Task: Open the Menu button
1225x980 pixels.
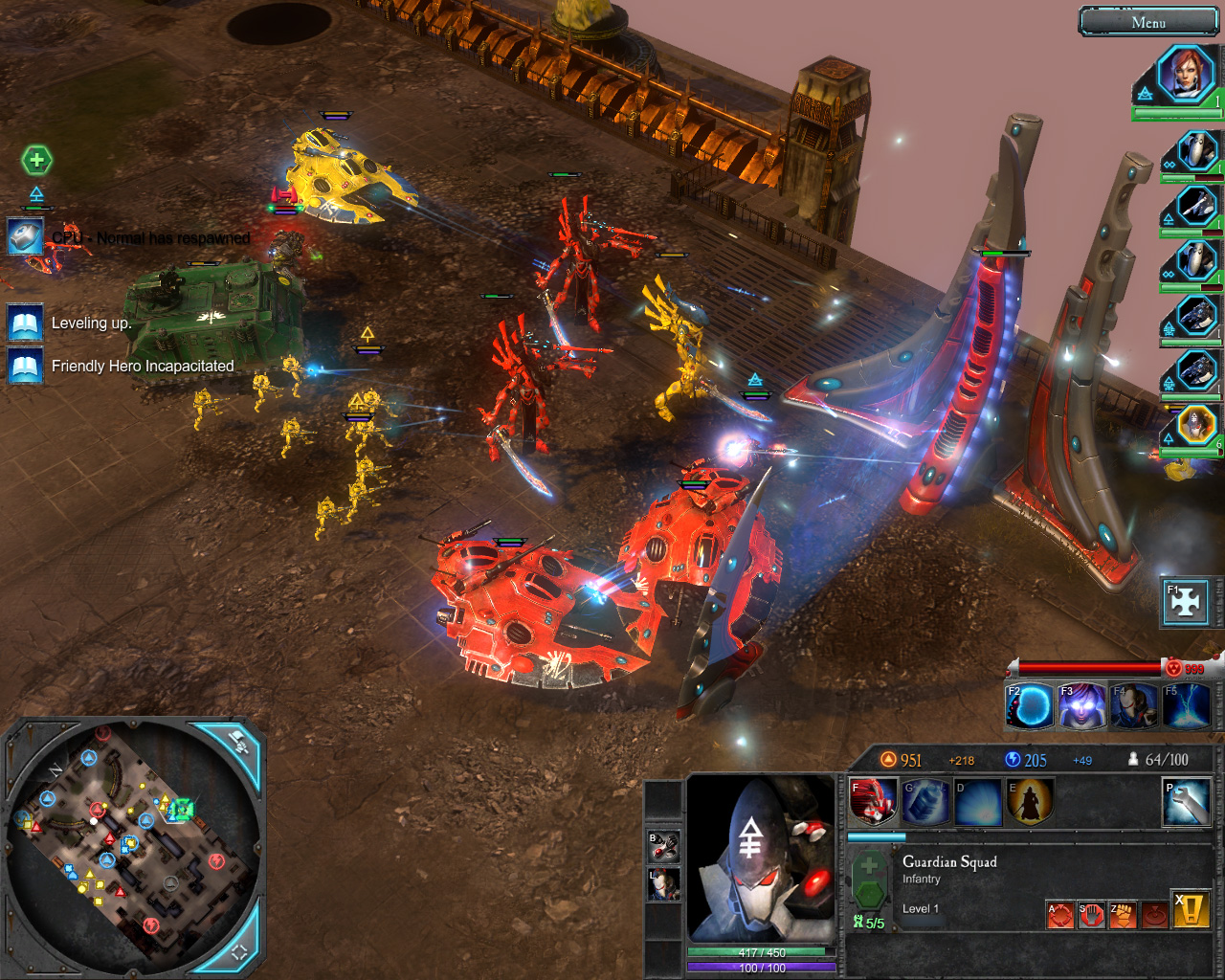Action: (x=1148, y=22)
